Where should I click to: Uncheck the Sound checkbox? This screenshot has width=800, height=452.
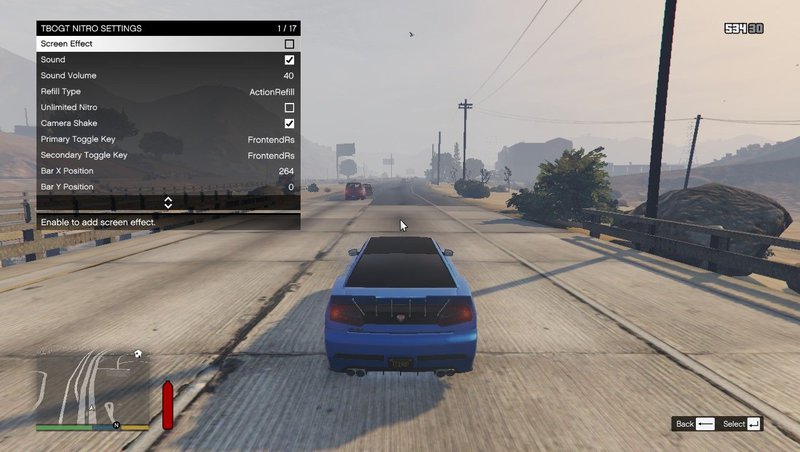point(289,60)
